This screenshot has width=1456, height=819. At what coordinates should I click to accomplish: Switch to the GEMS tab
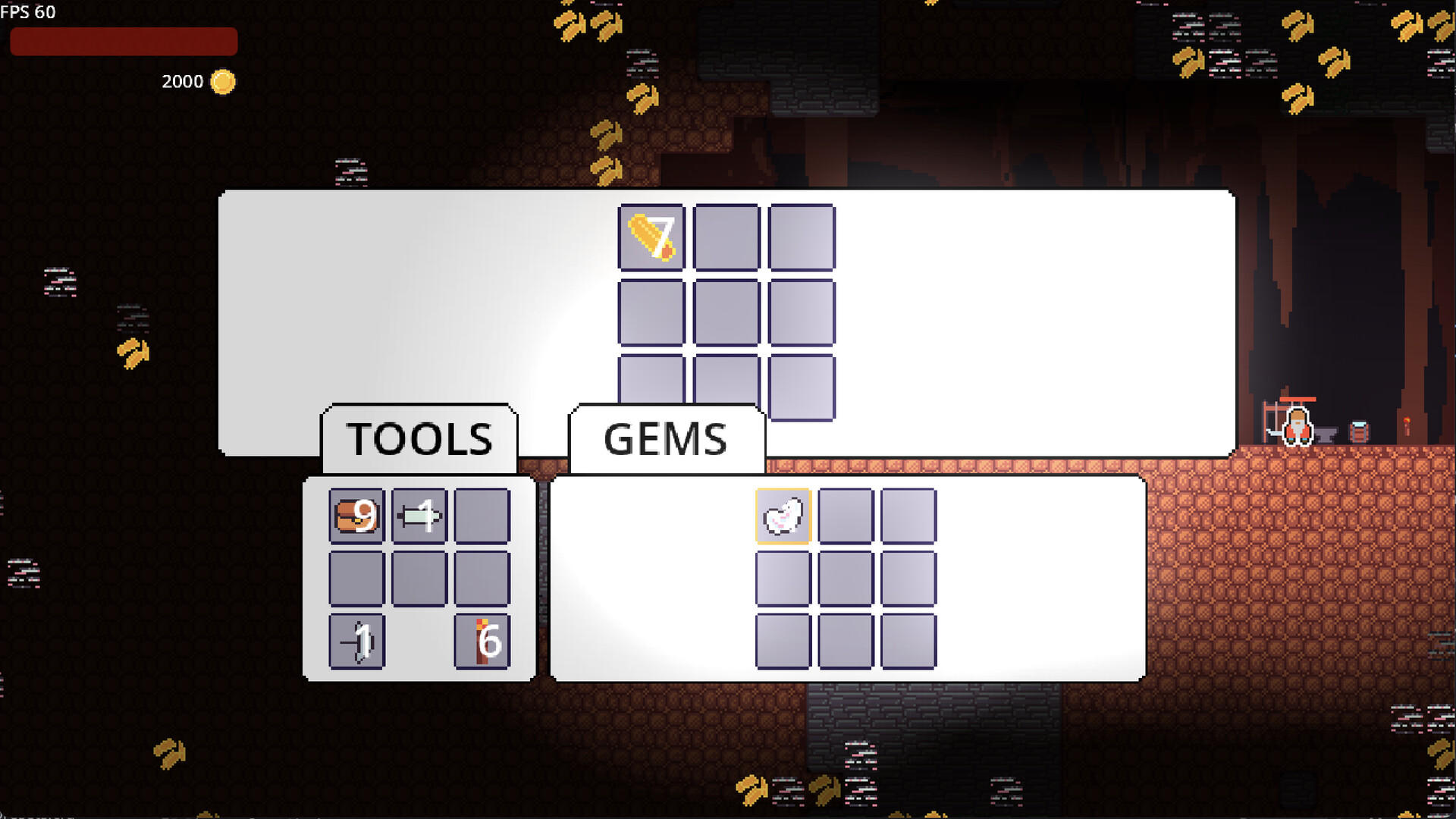pos(665,439)
